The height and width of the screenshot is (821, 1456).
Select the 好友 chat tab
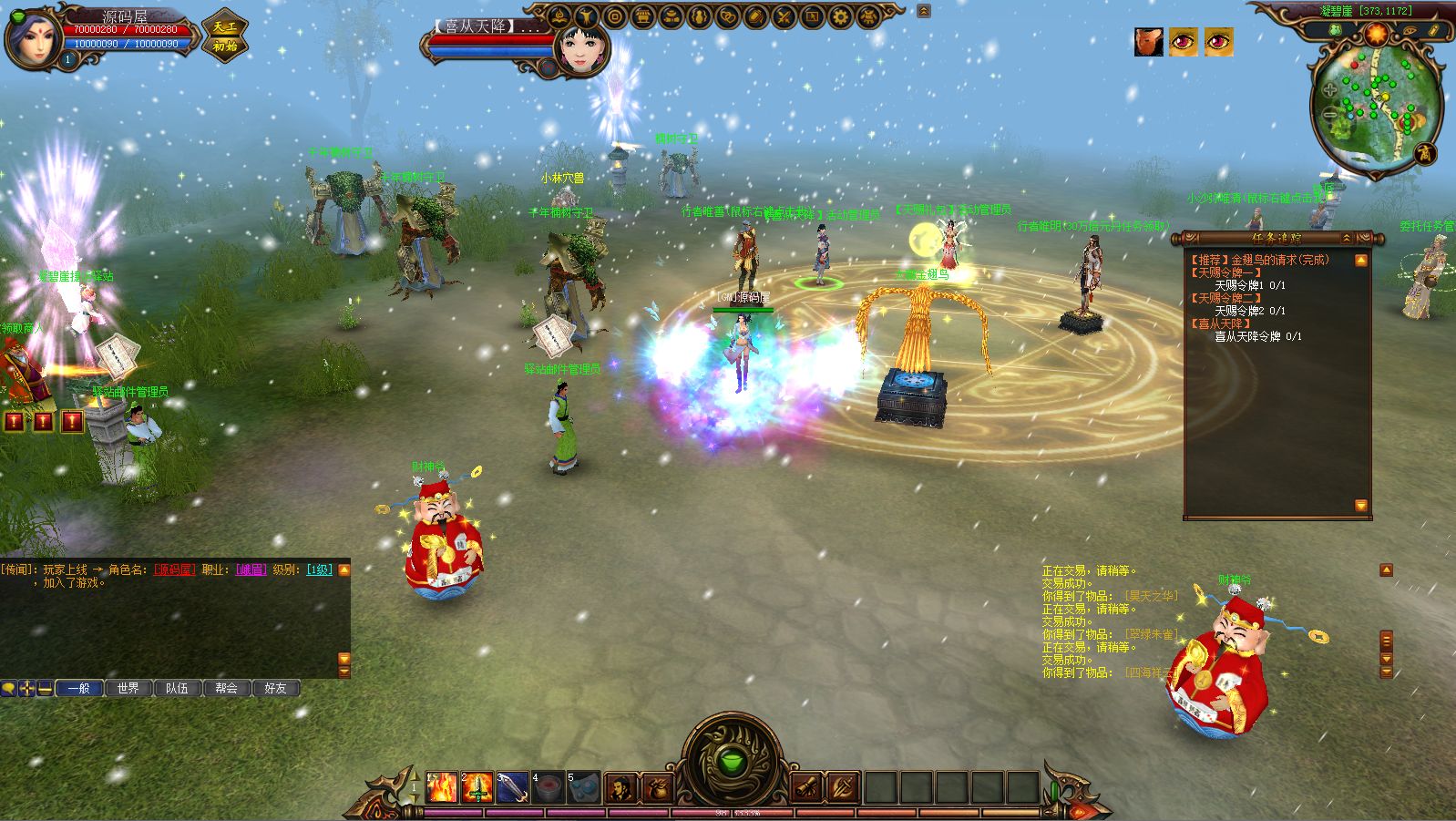click(275, 688)
